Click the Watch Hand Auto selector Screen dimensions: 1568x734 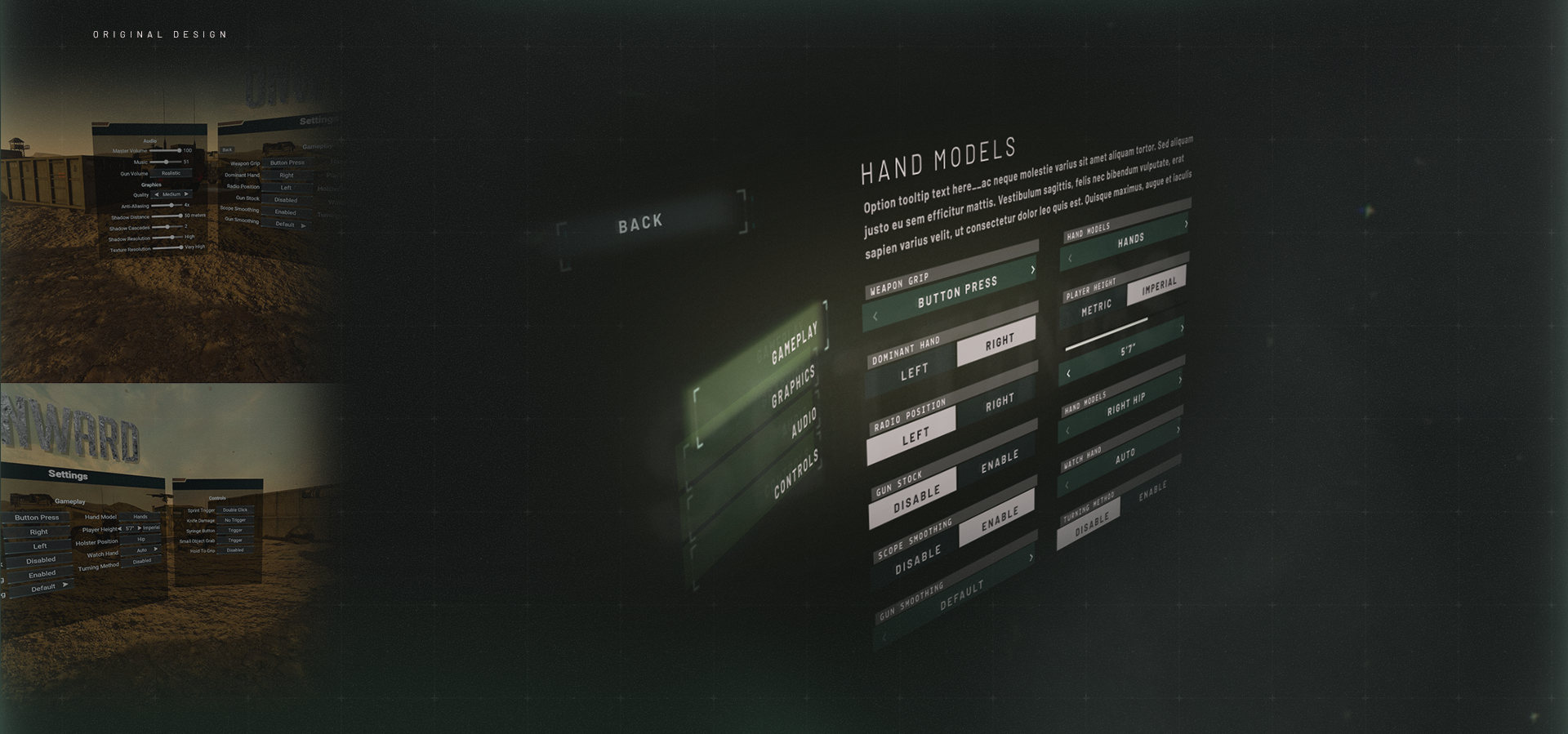coord(1125,457)
